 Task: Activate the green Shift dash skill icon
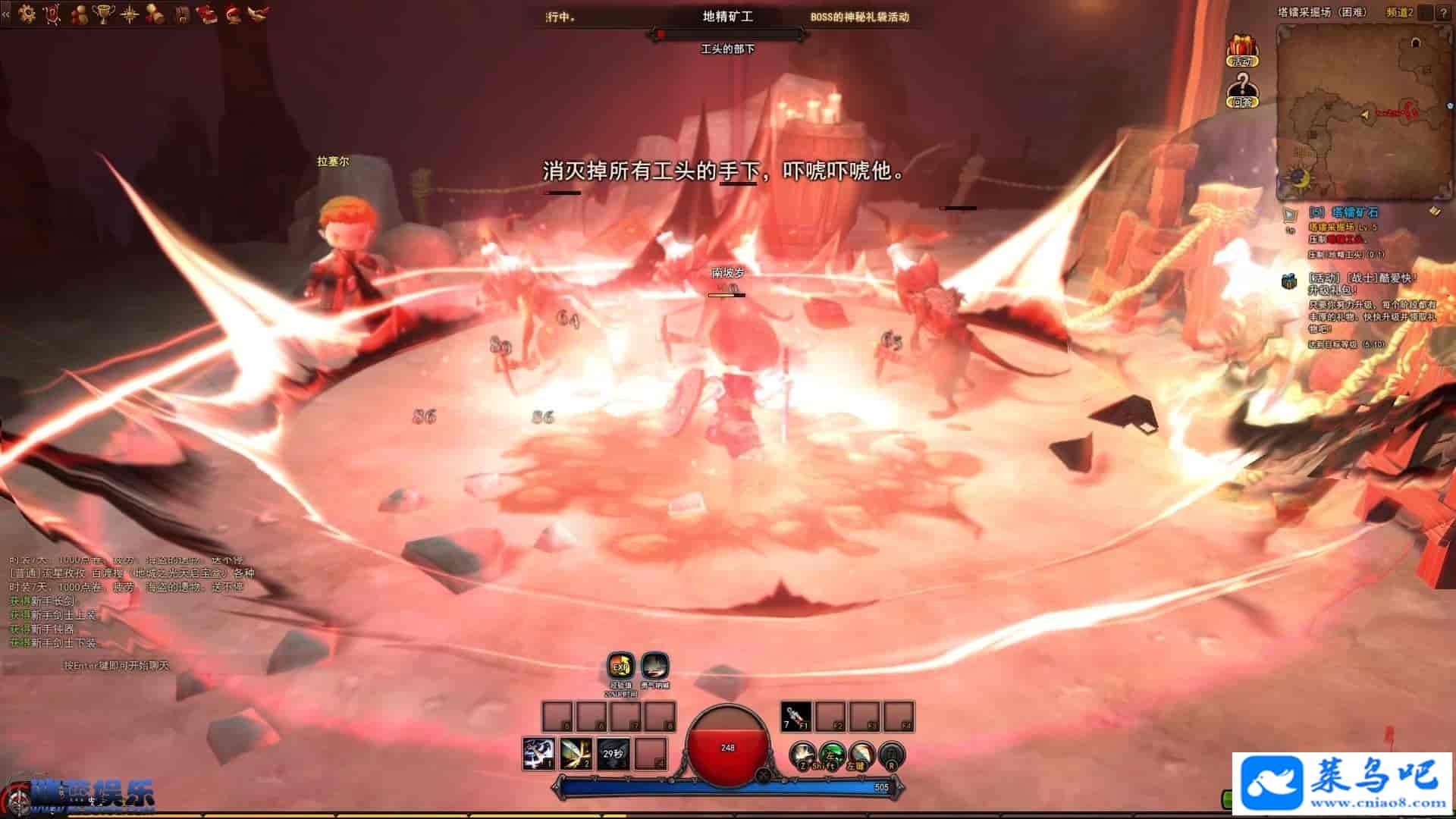click(832, 755)
